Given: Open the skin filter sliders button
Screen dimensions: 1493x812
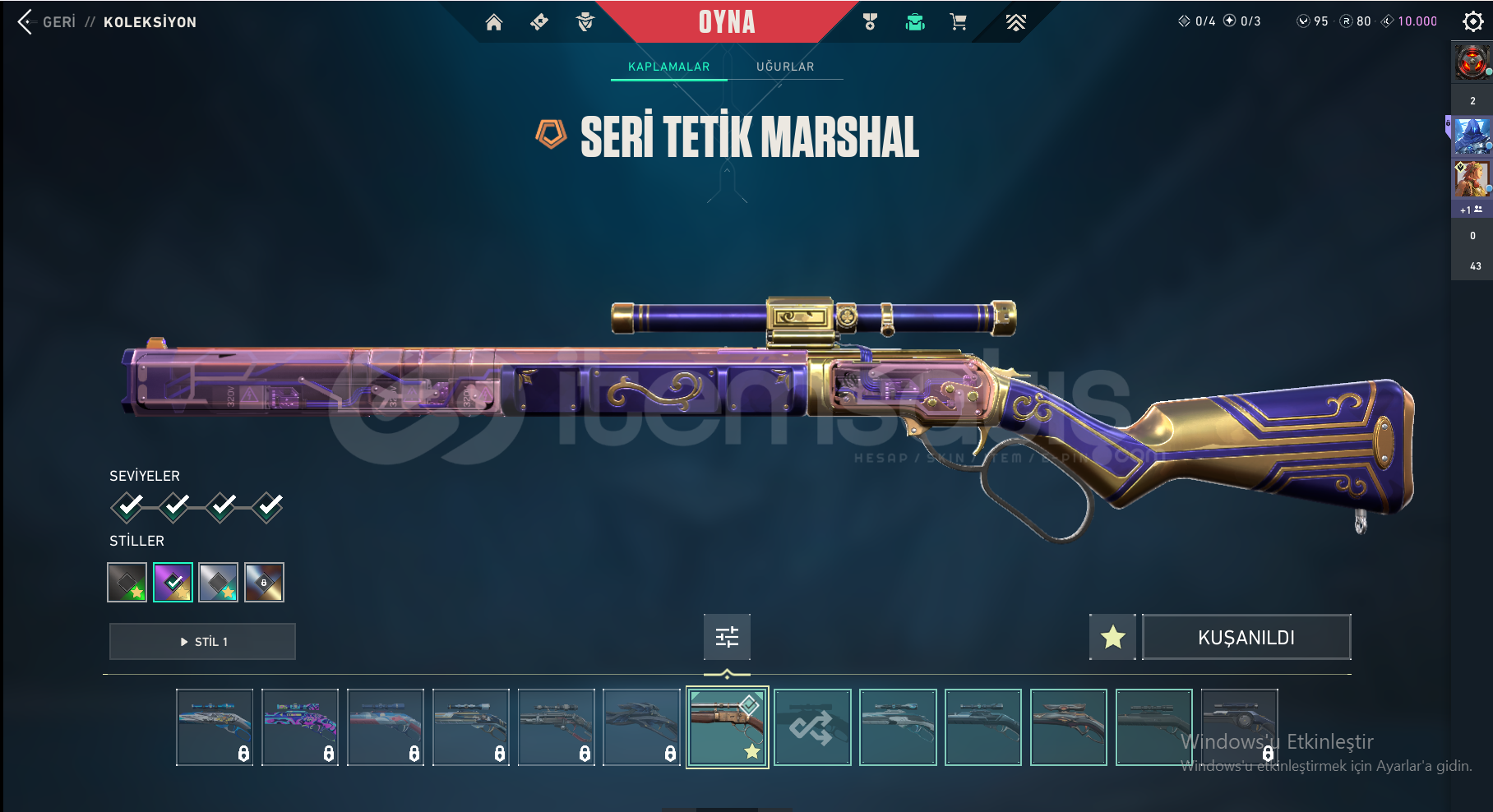Looking at the screenshot, I should click(727, 637).
